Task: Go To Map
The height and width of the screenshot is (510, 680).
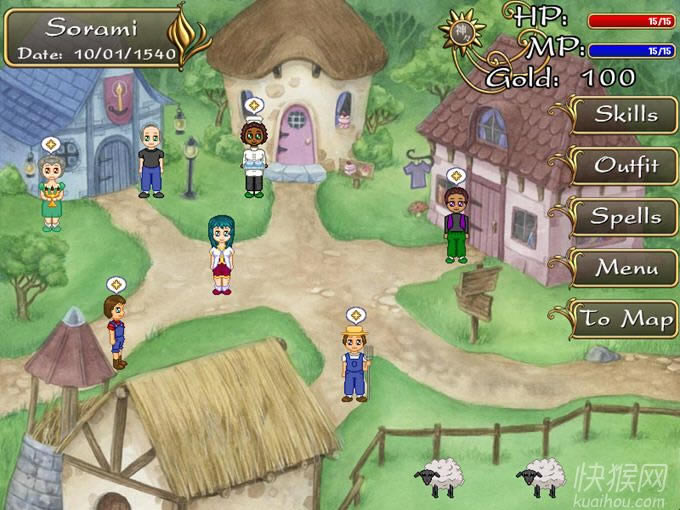Action: point(626,319)
